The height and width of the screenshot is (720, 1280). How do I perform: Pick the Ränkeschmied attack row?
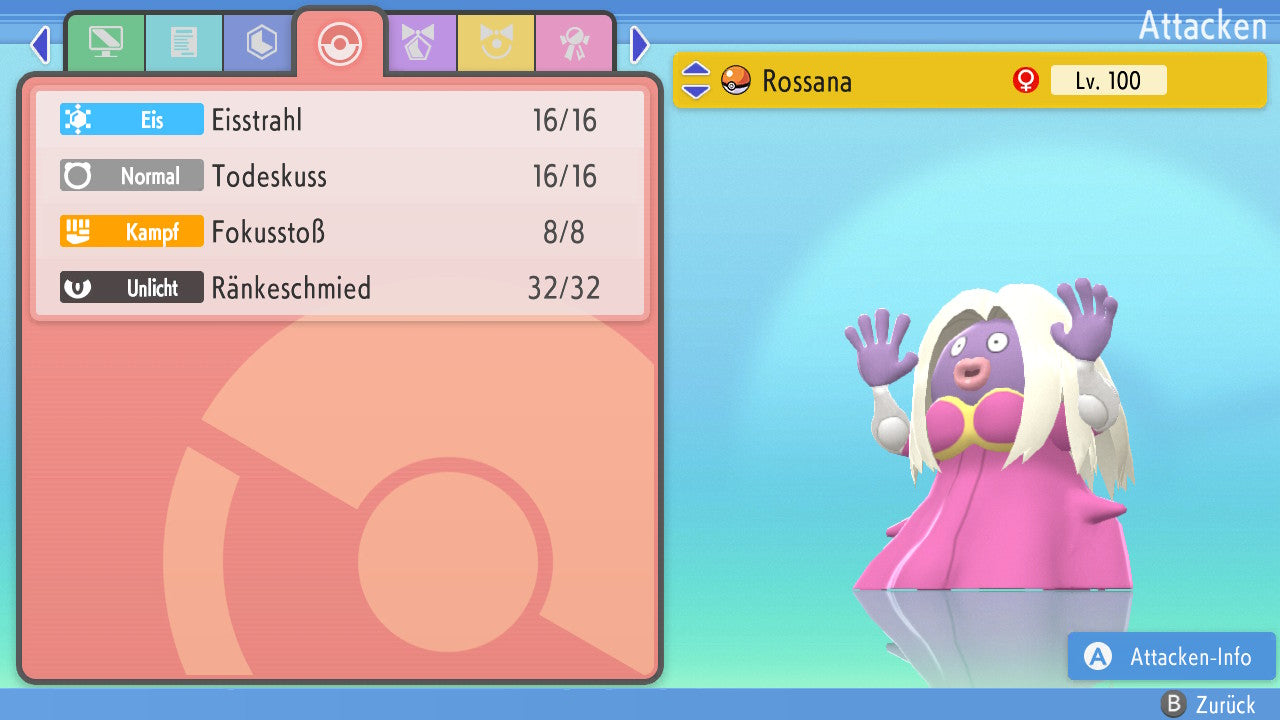[x=340, y=288]
